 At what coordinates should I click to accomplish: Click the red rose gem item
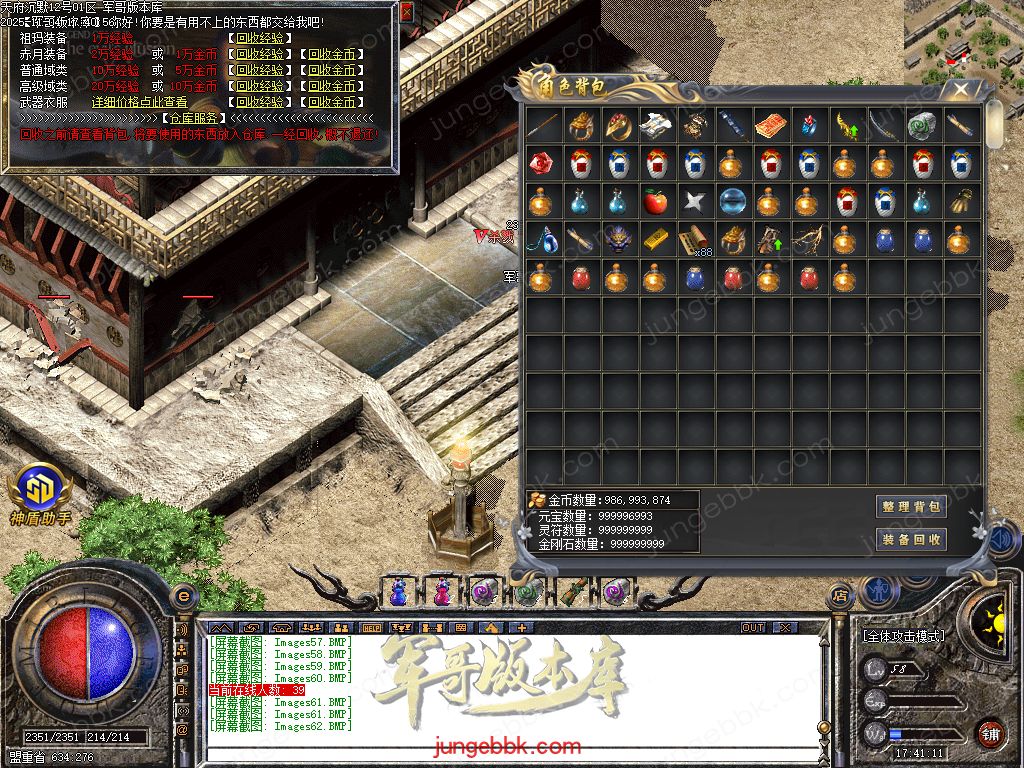[541, 163]
